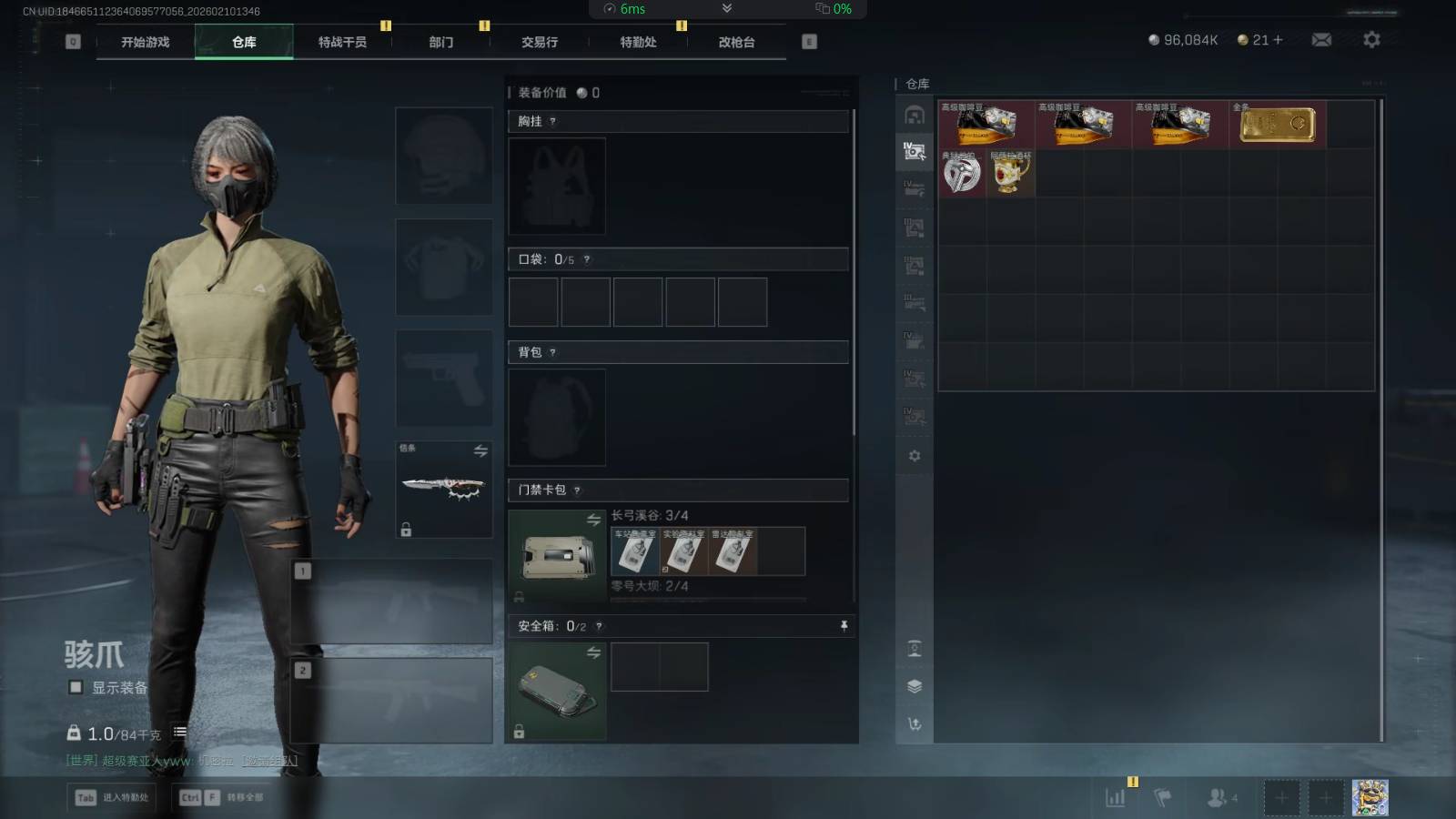The height and width of the screenshot is (819, 1456).
Task: Open the settings gear icon
Action: pyautogui.click(x=1371, y=40)
